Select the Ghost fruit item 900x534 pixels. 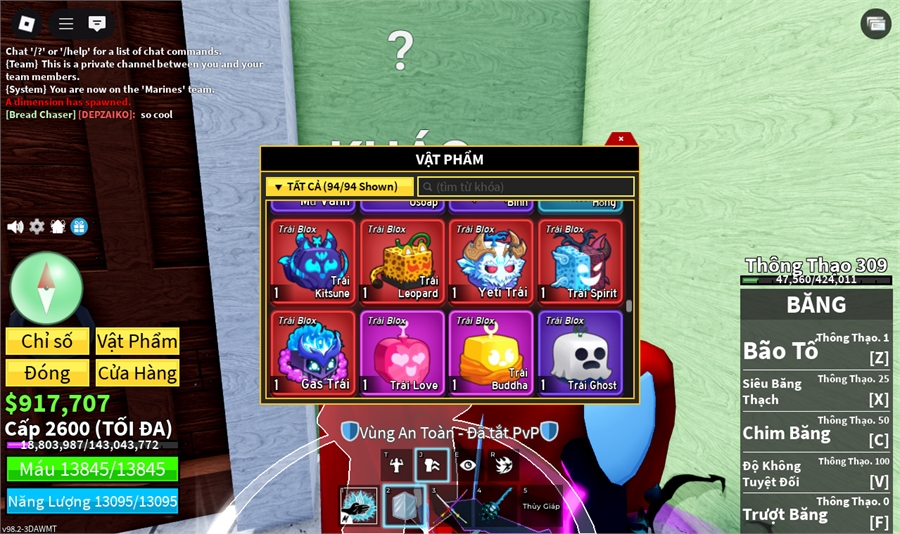point(580,352)
